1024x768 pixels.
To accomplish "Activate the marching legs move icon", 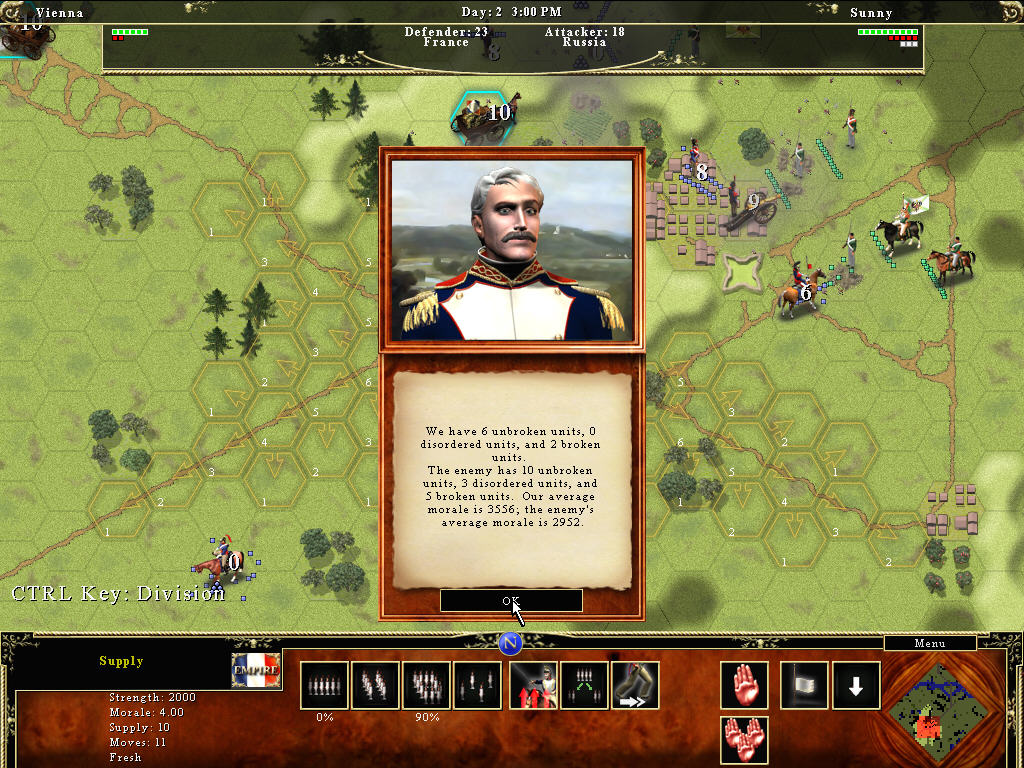I will [x=635, y=685].
